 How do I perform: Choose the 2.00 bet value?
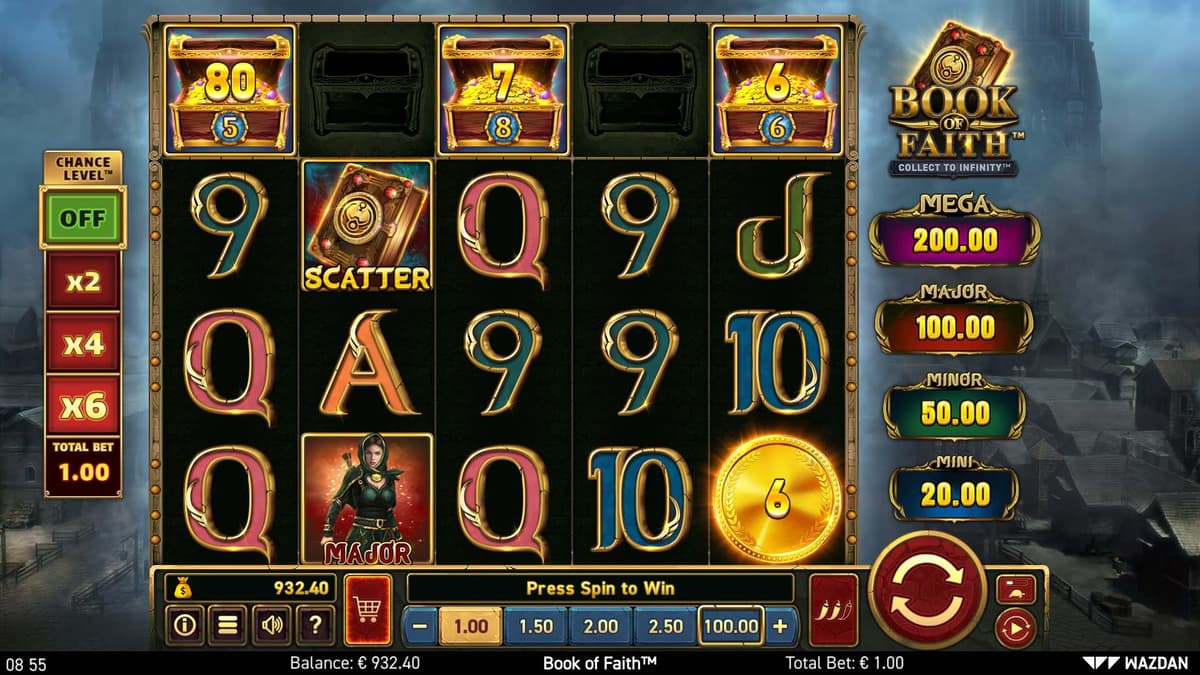pyautogui.click(x=600, y=627)
